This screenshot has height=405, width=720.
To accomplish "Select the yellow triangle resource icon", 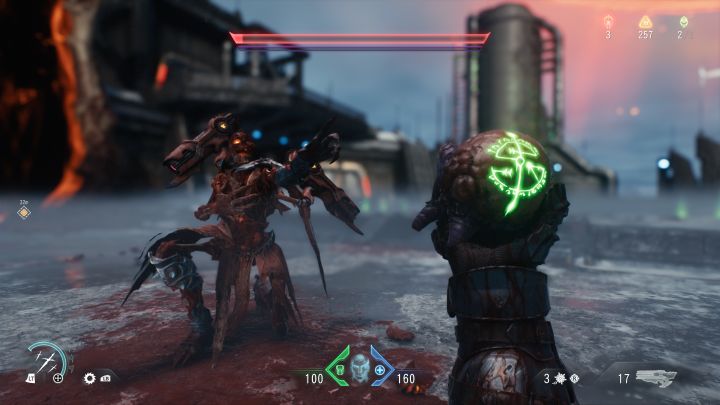I will click(645, 21).
